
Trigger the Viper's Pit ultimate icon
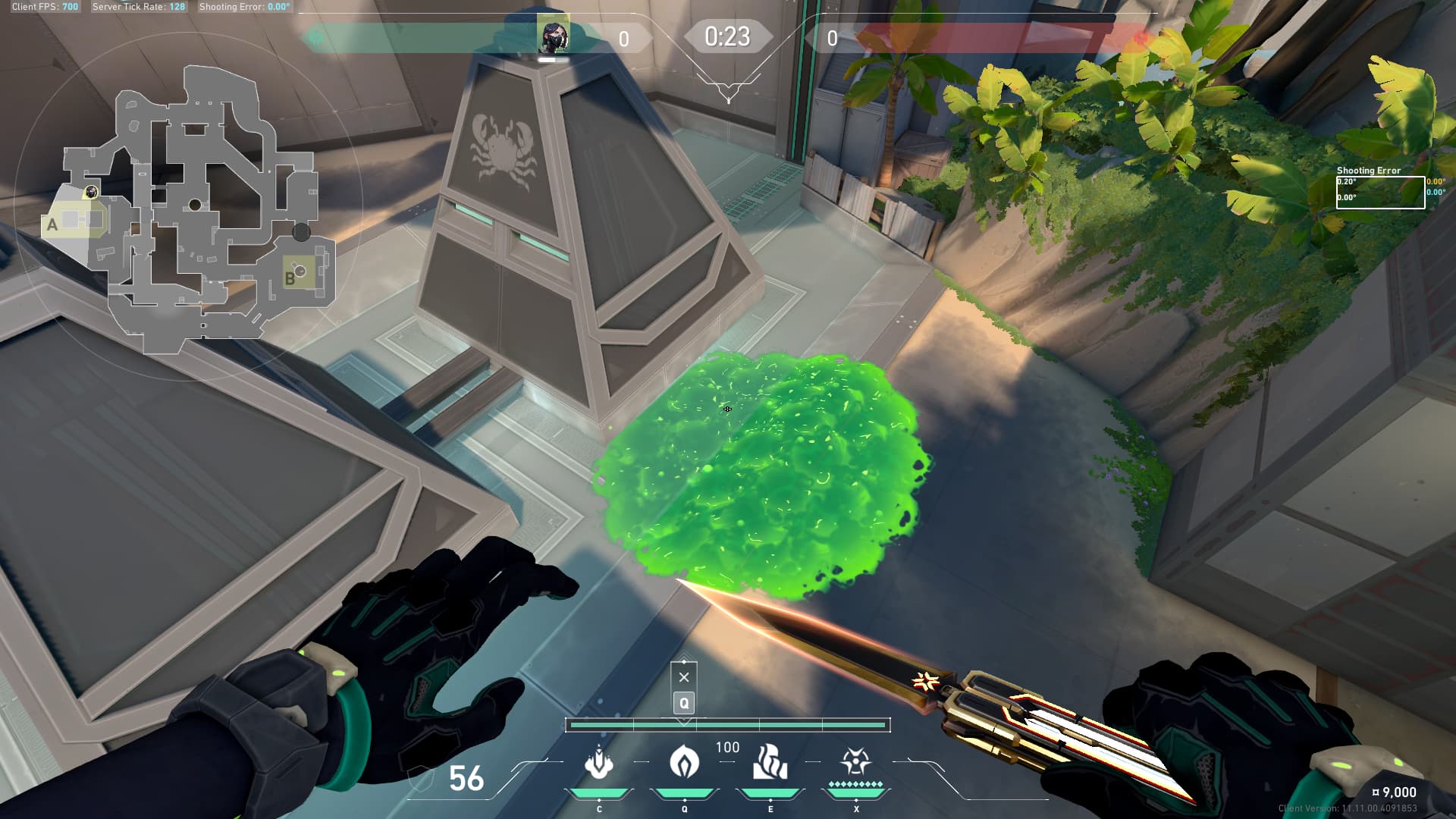coord(855,762)
